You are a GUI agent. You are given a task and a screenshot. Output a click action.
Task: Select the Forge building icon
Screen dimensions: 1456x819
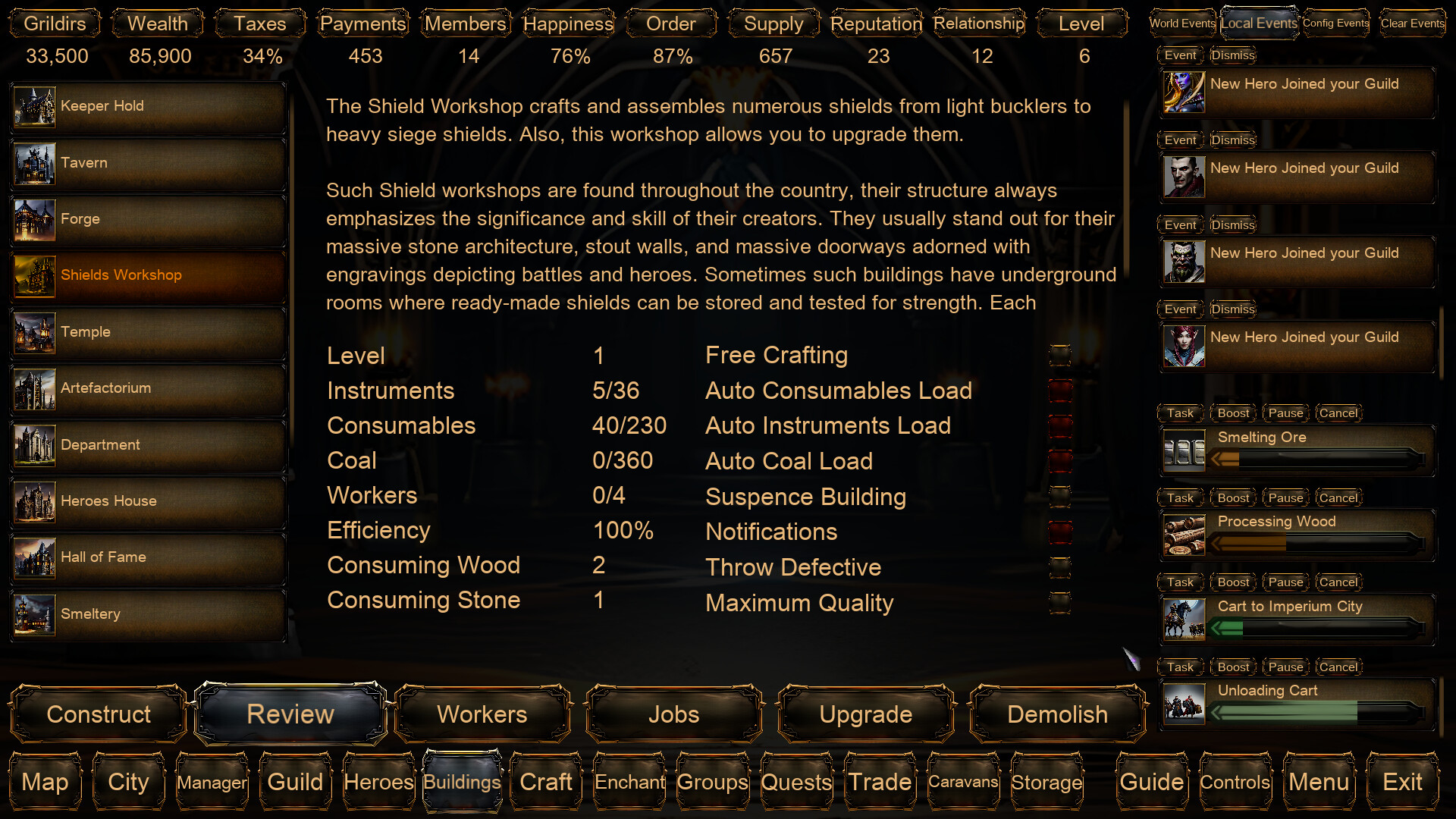pyautogui.click(x=33, y=220)
